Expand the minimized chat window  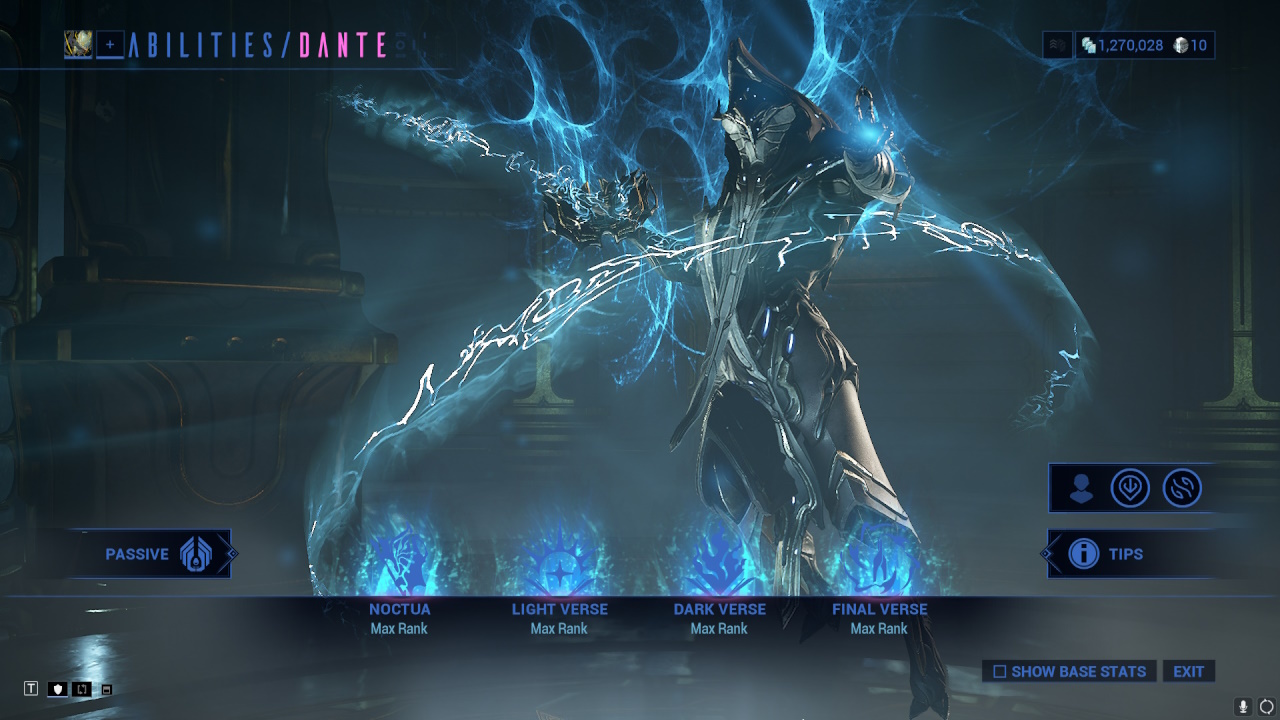click(x=108, y=689)
